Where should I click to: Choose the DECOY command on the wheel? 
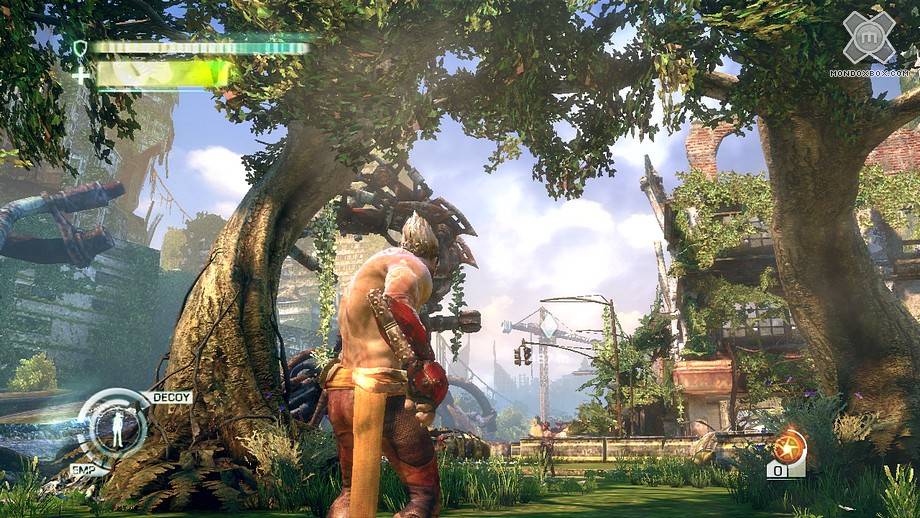(x=170, y=397)
